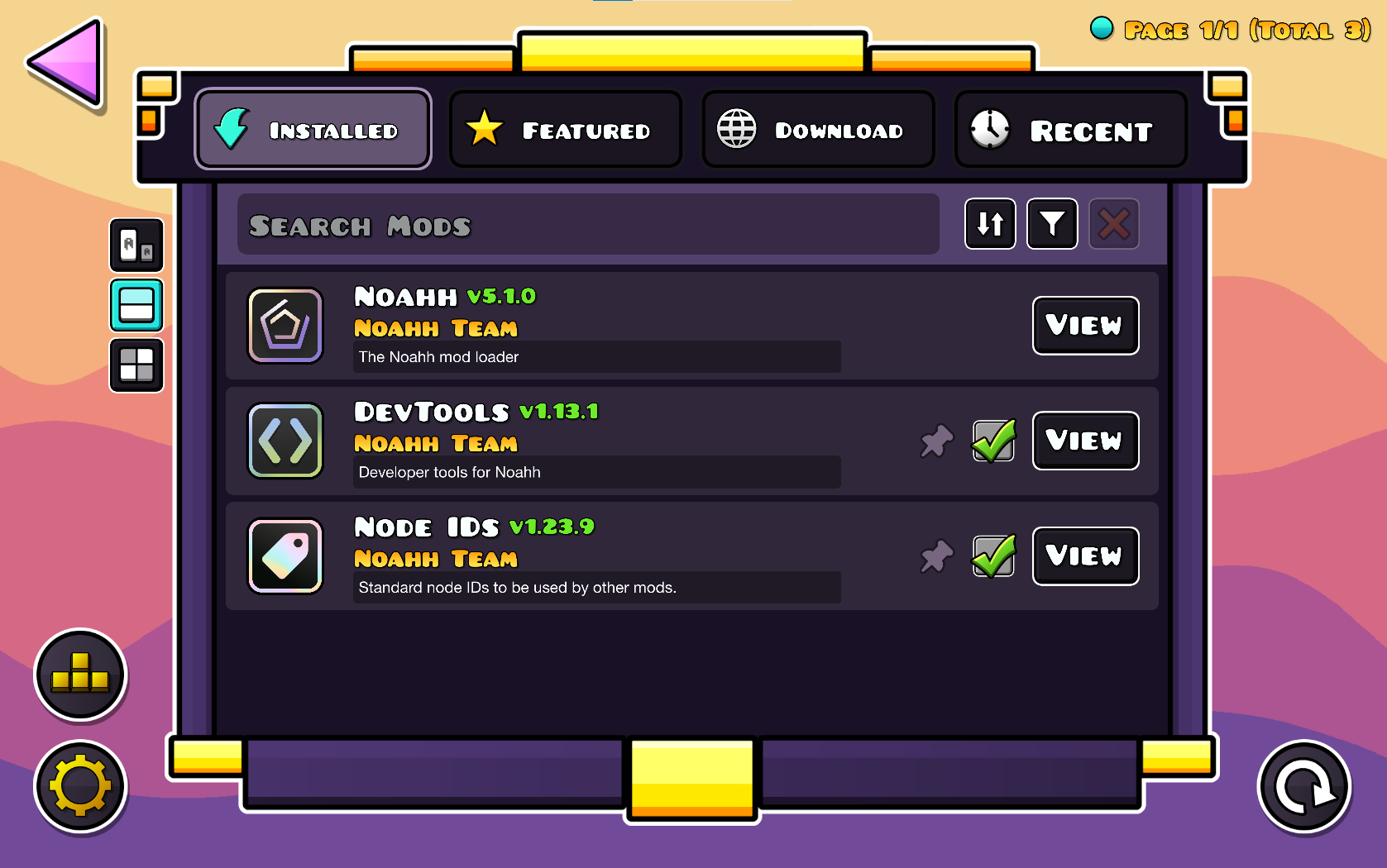Image resolution: width=1387 pixels, height=868 pixels.
Task: Switch to the compact list view mode
Action: coord(136,306)
